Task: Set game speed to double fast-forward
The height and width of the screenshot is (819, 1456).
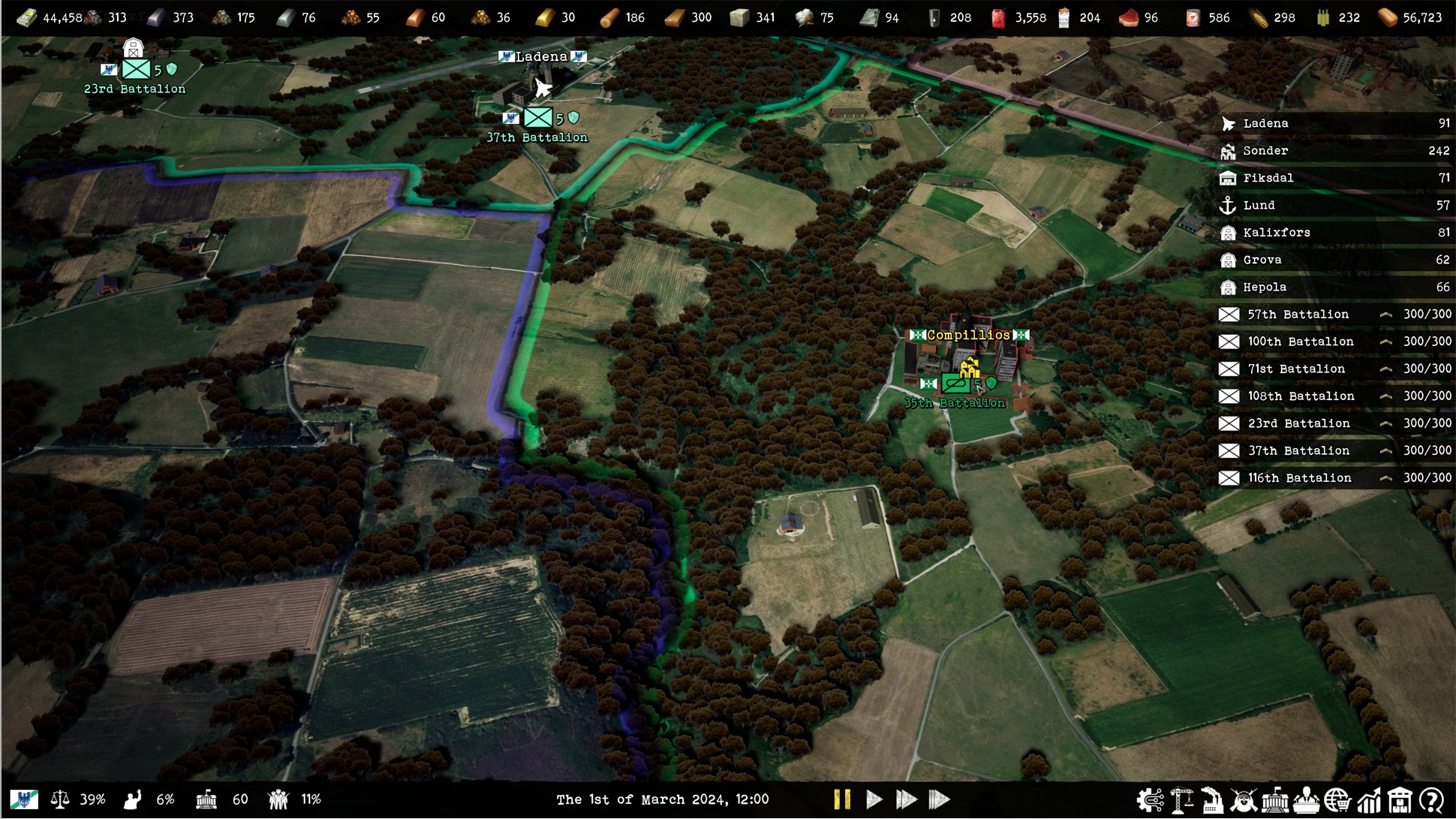Action: (x=907, y=799)
